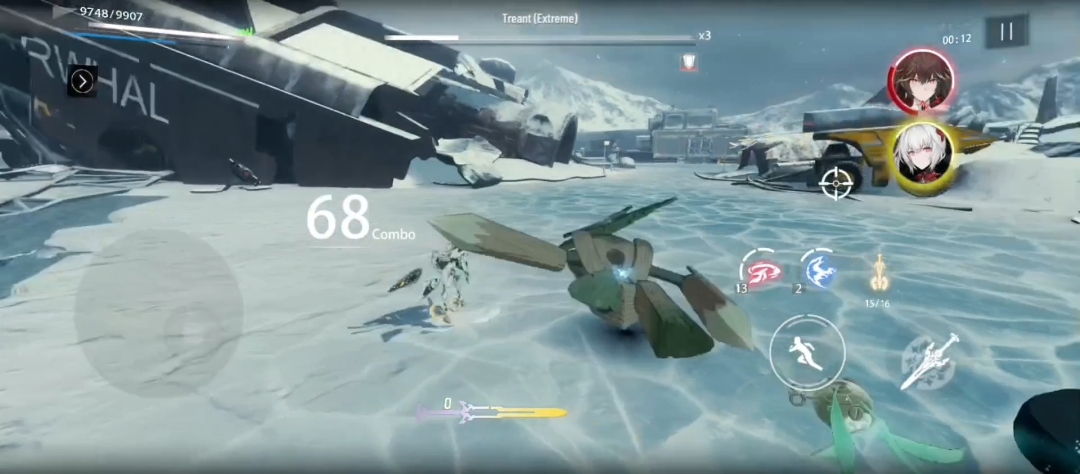Pause the battle
Image resolution: width=1080 pixels, height=474 pixels.
[x=1006, y=32]
